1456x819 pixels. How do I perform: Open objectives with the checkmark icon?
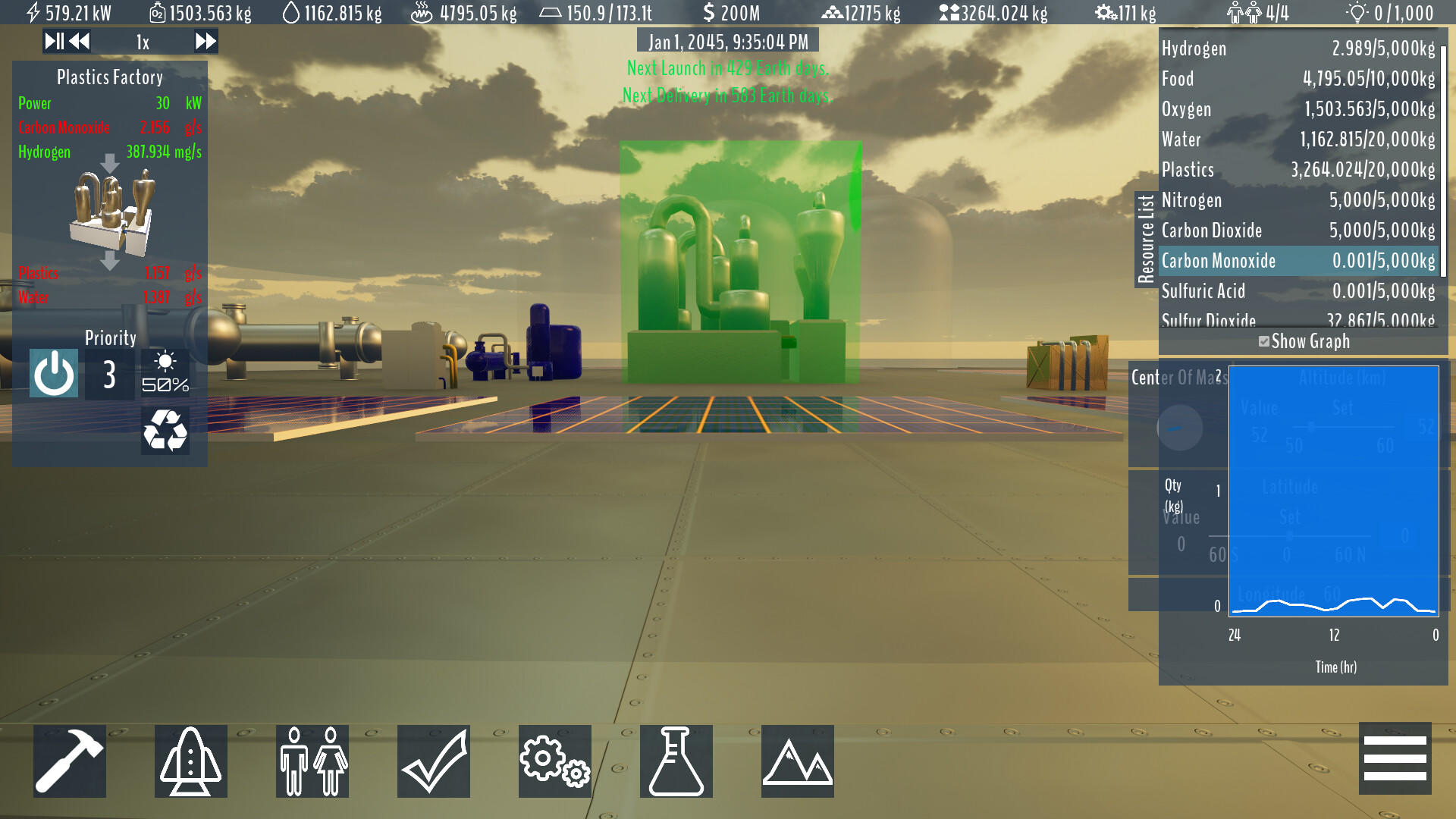tap(433, 761)
